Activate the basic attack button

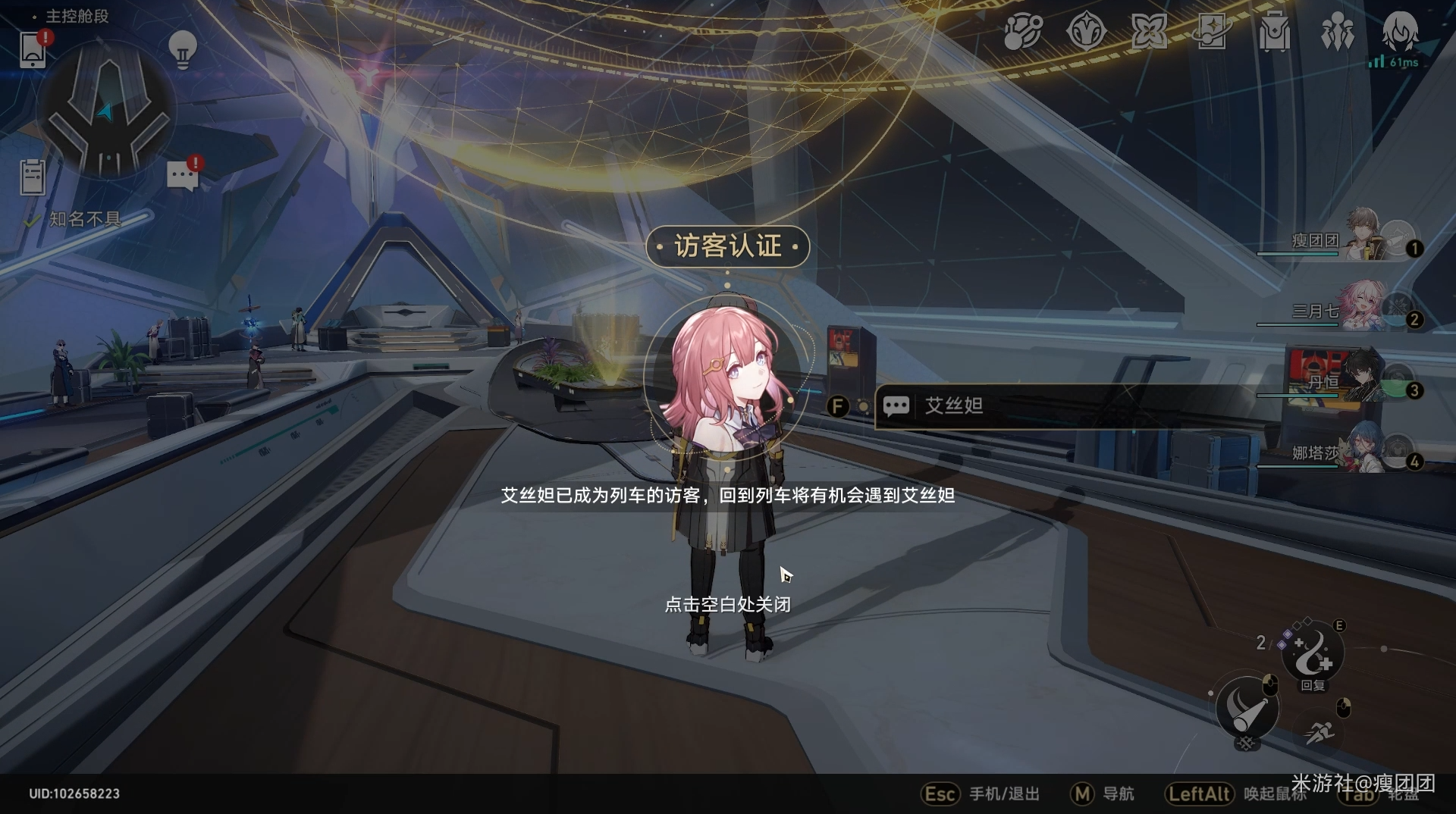click(1247, 709)
